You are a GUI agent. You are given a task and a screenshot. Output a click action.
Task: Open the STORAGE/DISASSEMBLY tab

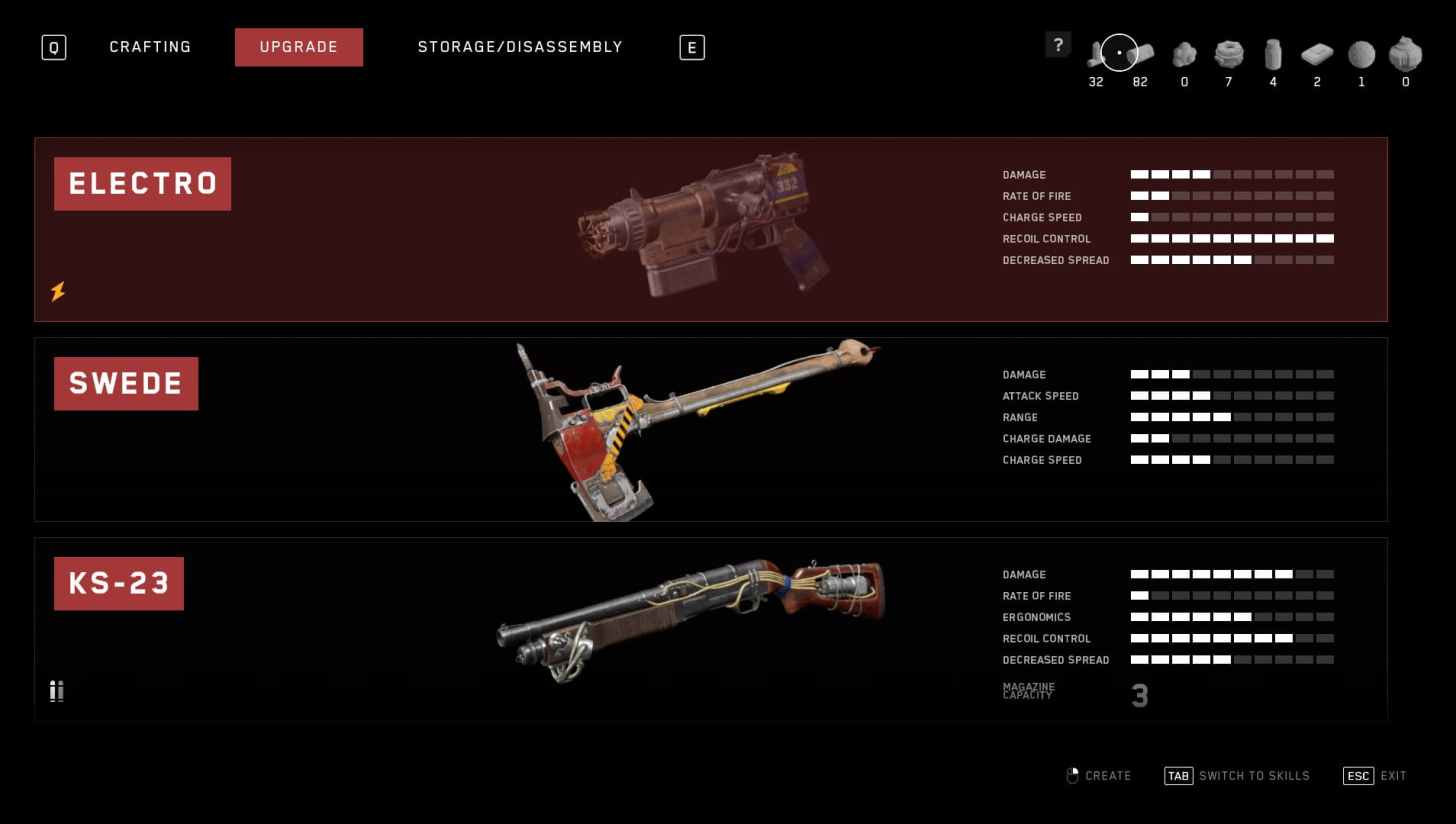520,46
